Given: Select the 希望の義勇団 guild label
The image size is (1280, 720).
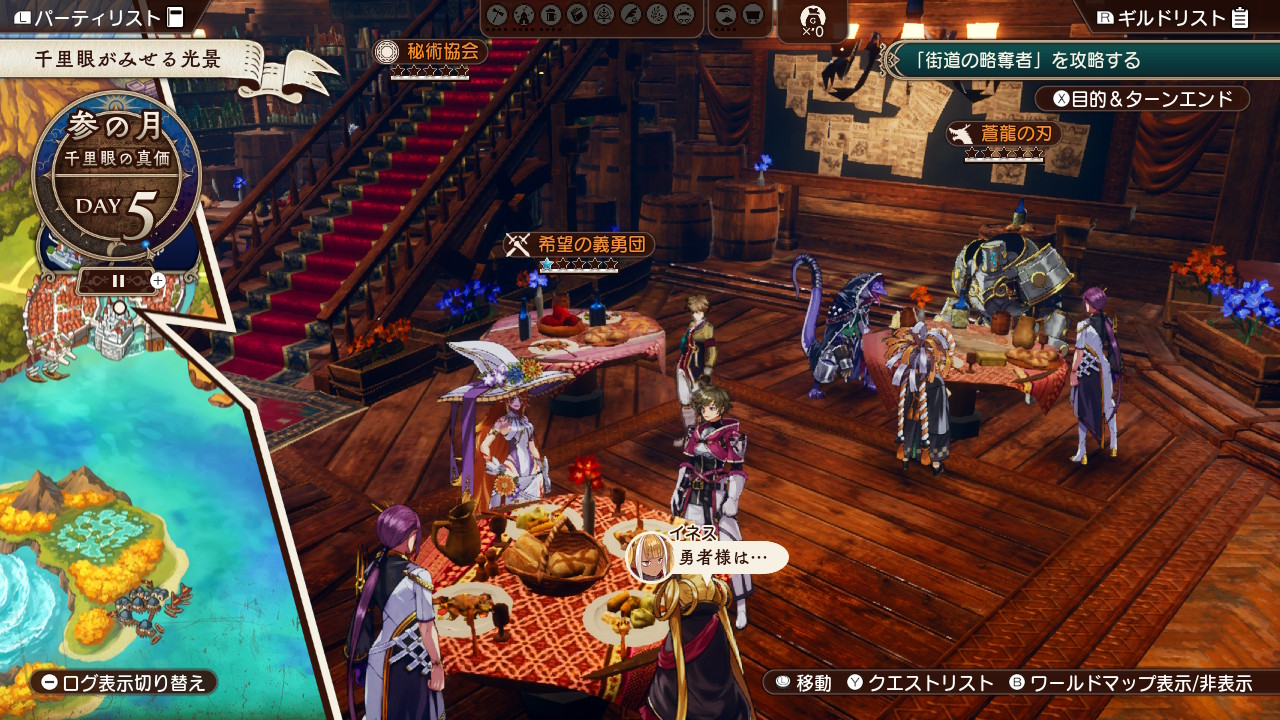Looking at the screenshot, I should (580, 245).
